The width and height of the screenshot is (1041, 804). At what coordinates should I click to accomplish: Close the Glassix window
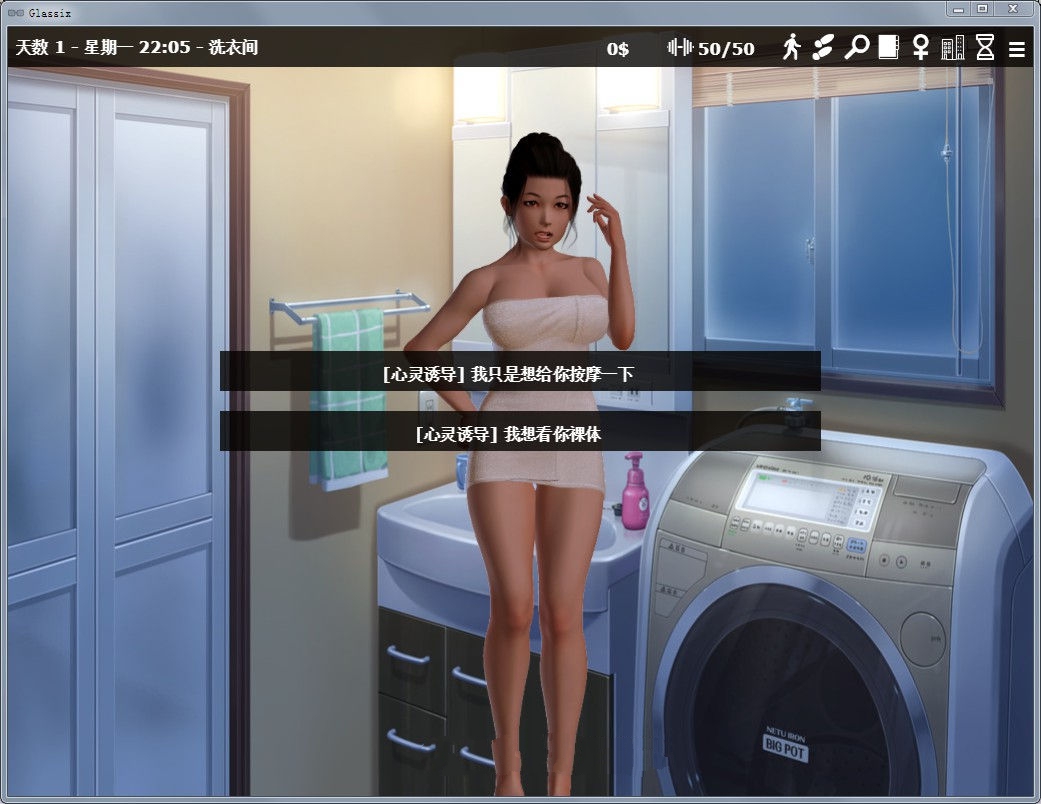click(x=1012, y=9)
